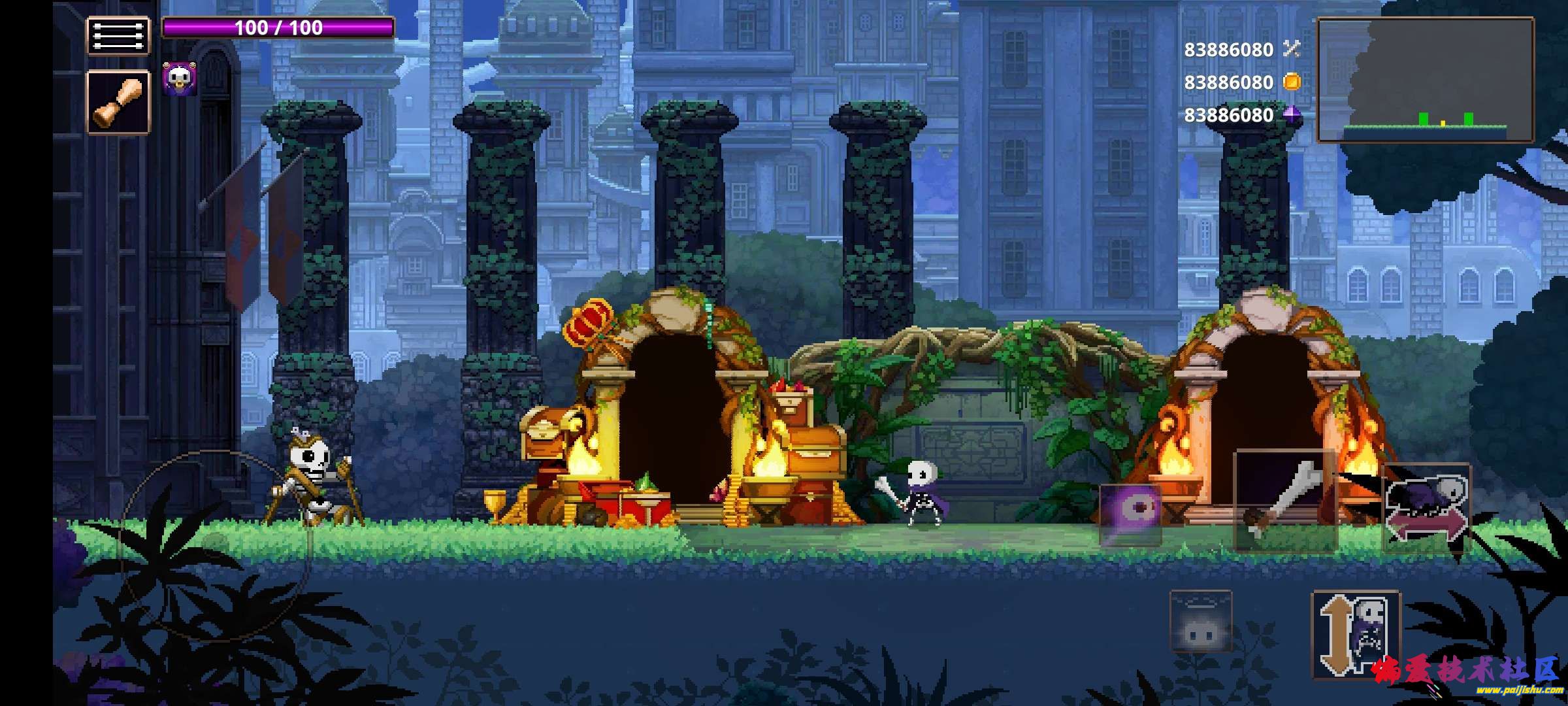Screen dimensions: 1568x706
Task: Dash using the skeleton arrow button
Action: point(1428,508)
